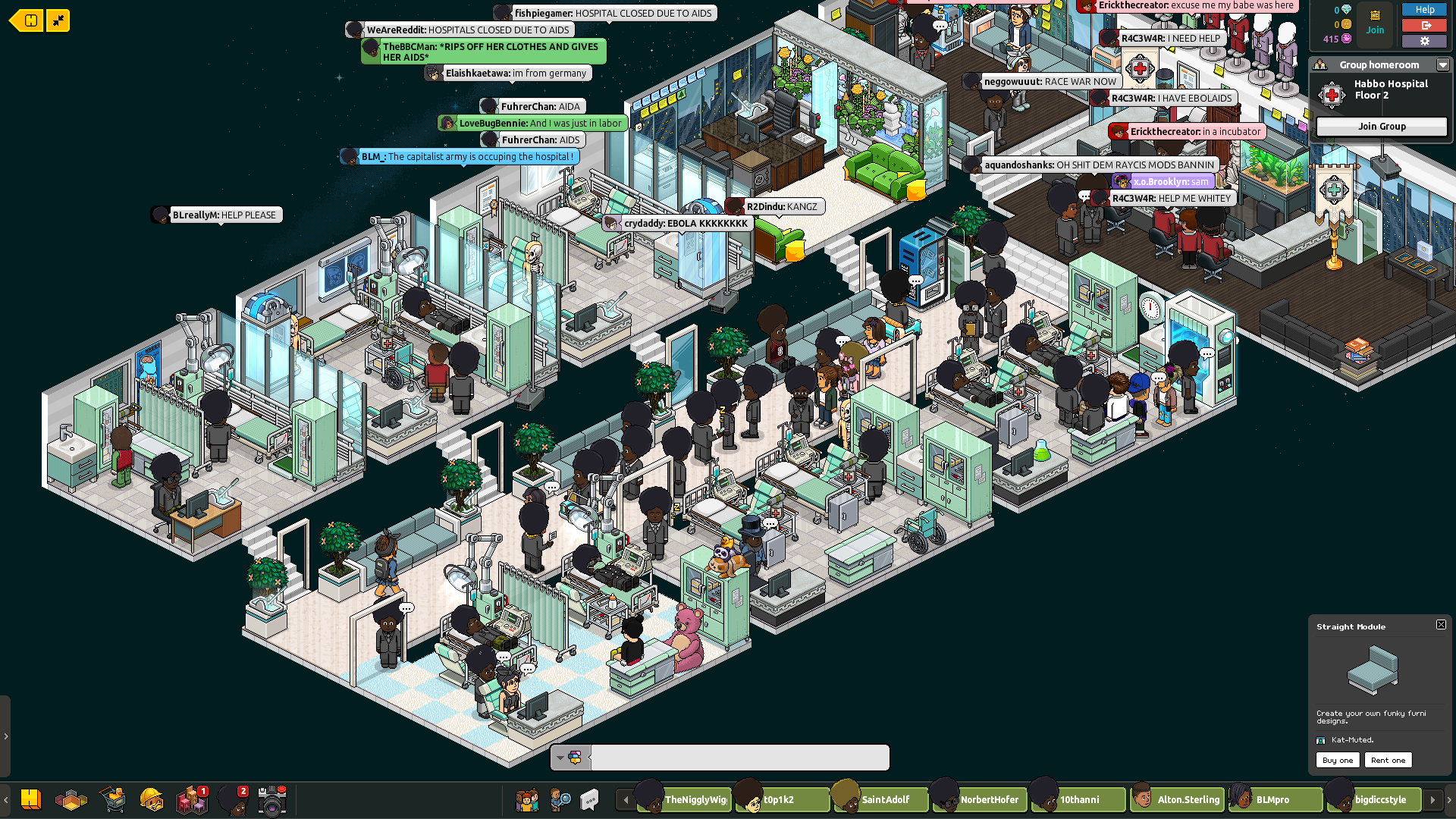This screenshot has height=819, width=1456.
Task: Open the chat bubble style selector
Action: (570, 757)
